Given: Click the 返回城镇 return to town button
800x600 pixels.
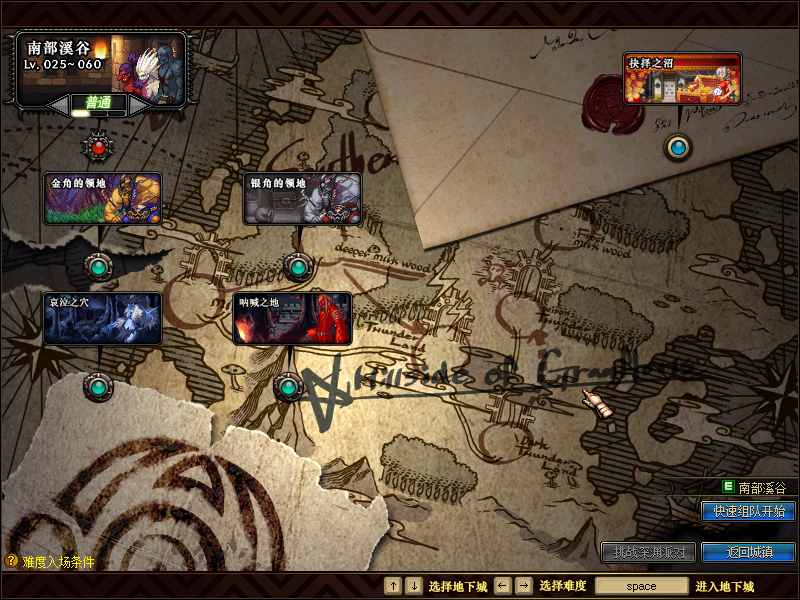Looking at the screenshot, I should (748, 552).
